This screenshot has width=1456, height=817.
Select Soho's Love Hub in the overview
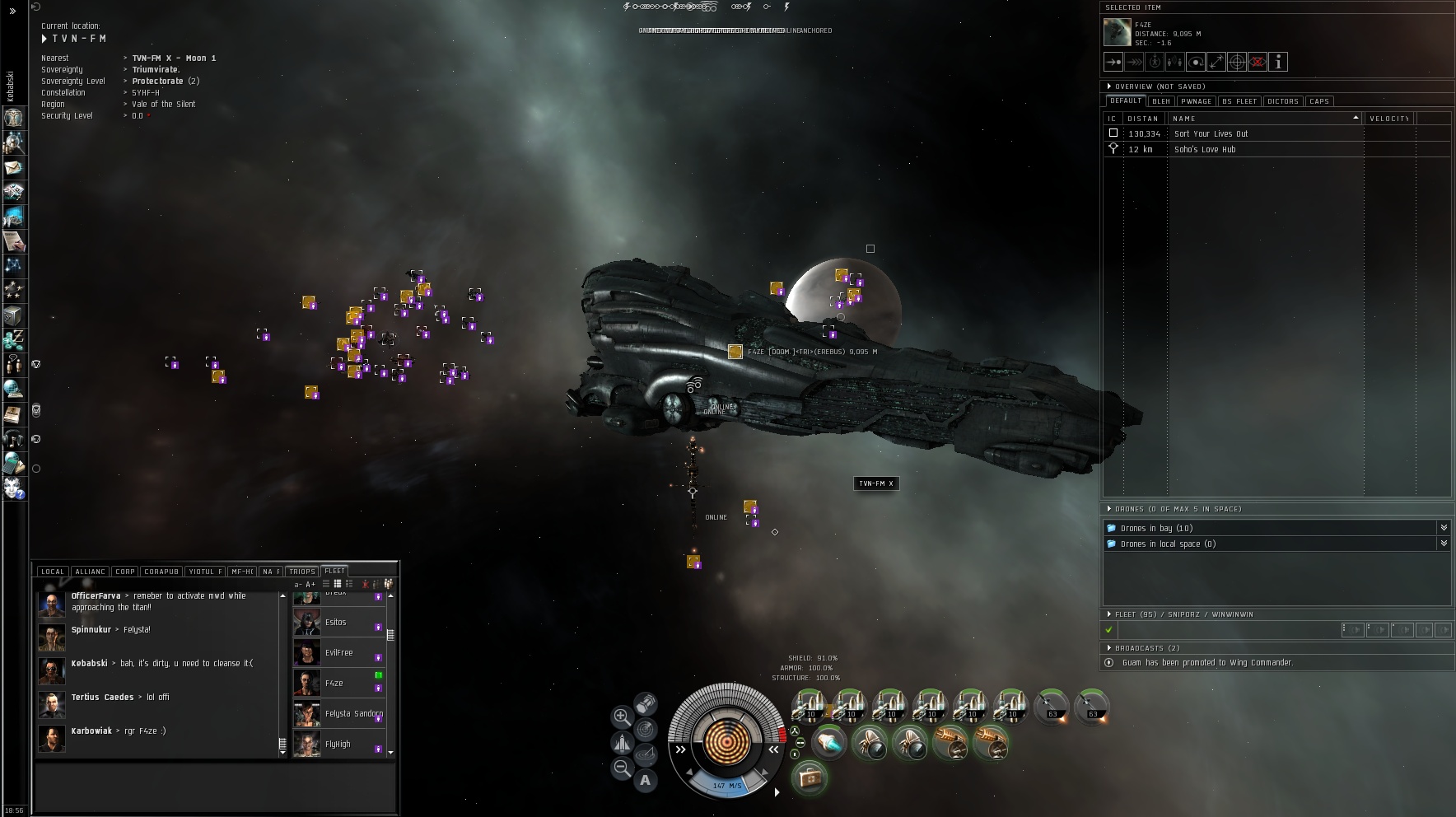(x=1205, y=149)
